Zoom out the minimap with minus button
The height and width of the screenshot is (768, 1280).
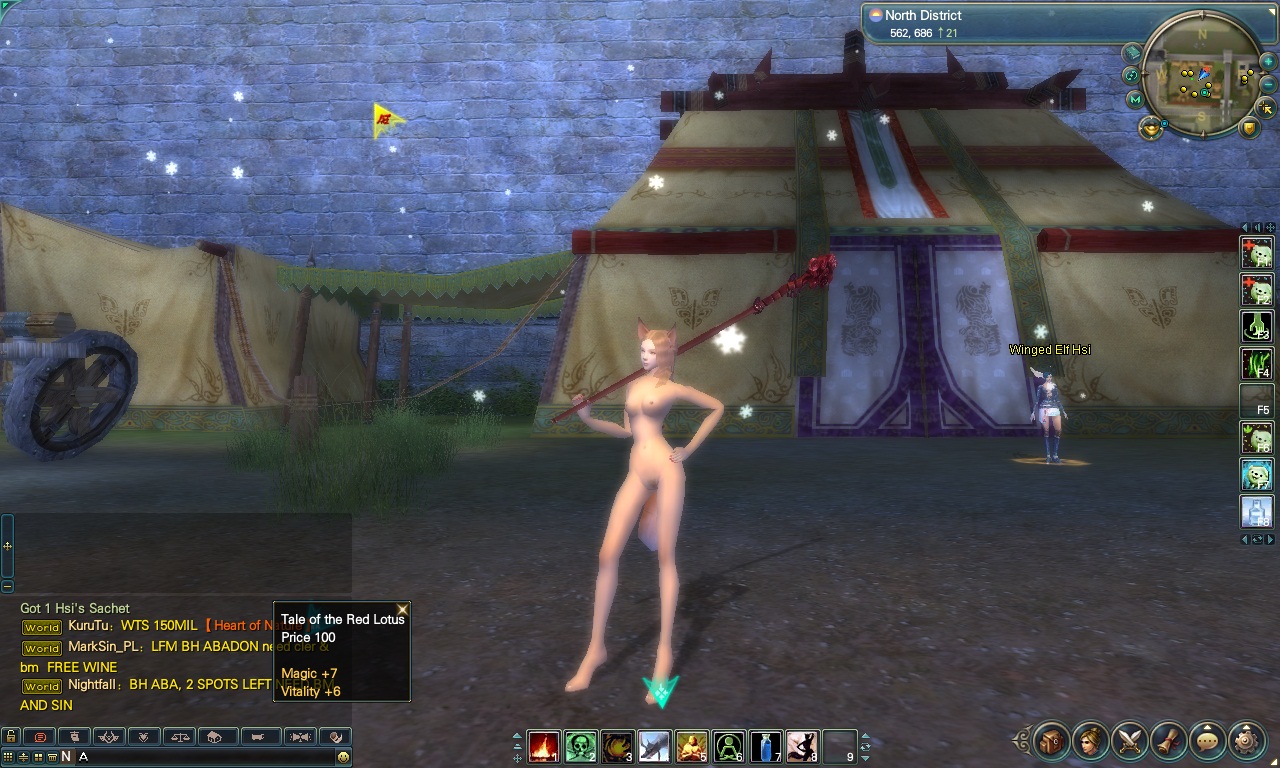(x=1267, y=84)
